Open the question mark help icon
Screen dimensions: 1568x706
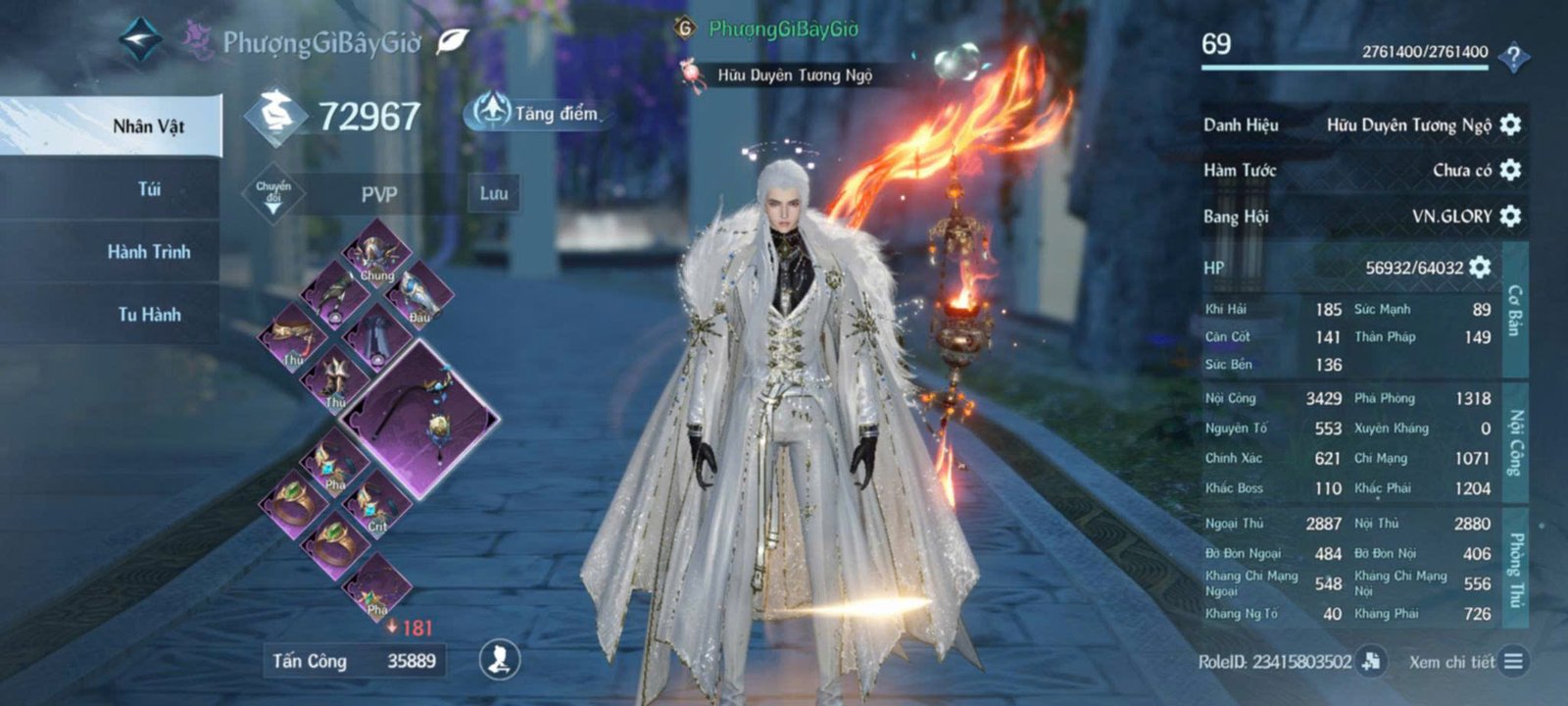[1514, 57]
